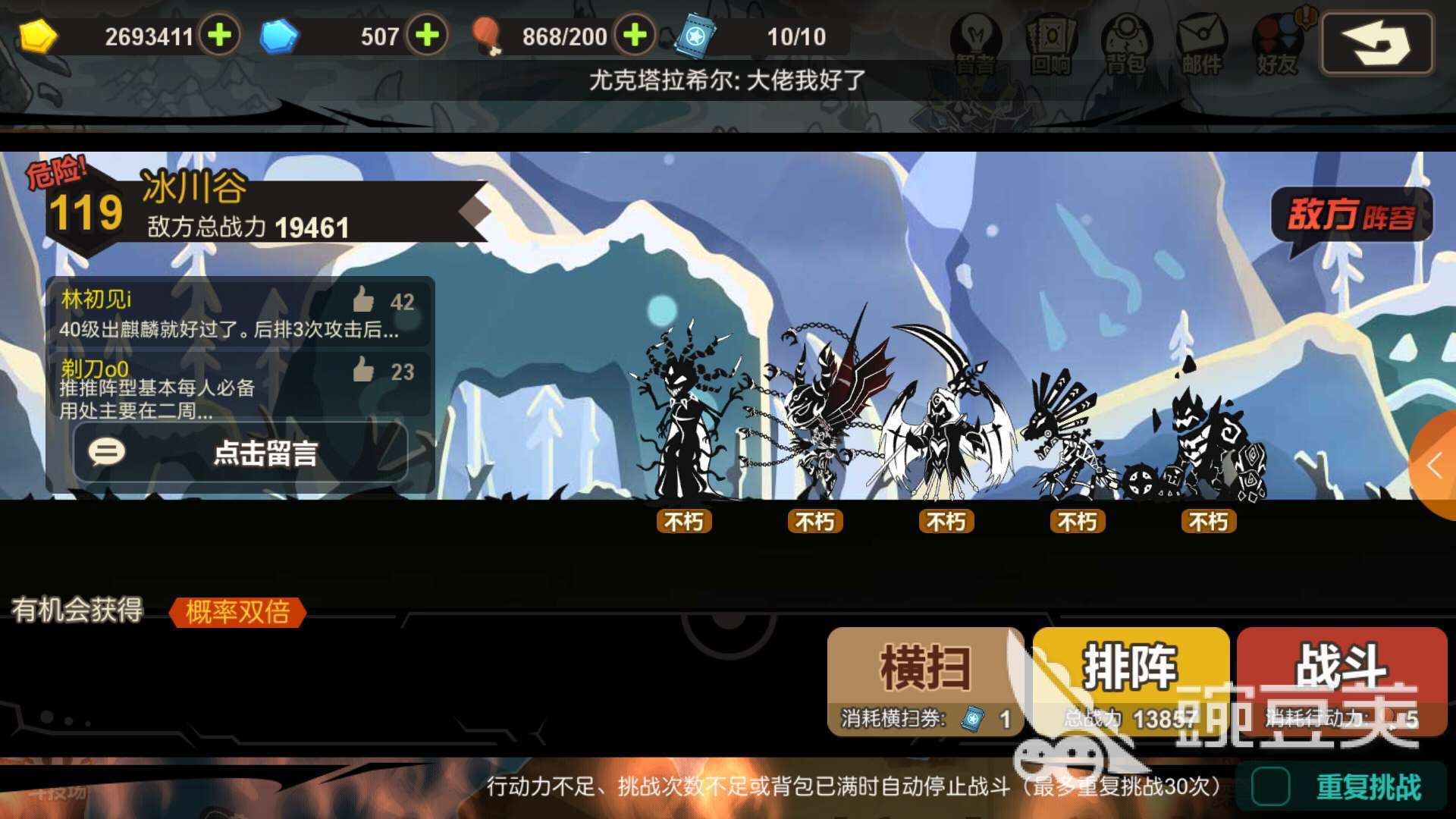Select the 危险 119 stage badge

83,207
